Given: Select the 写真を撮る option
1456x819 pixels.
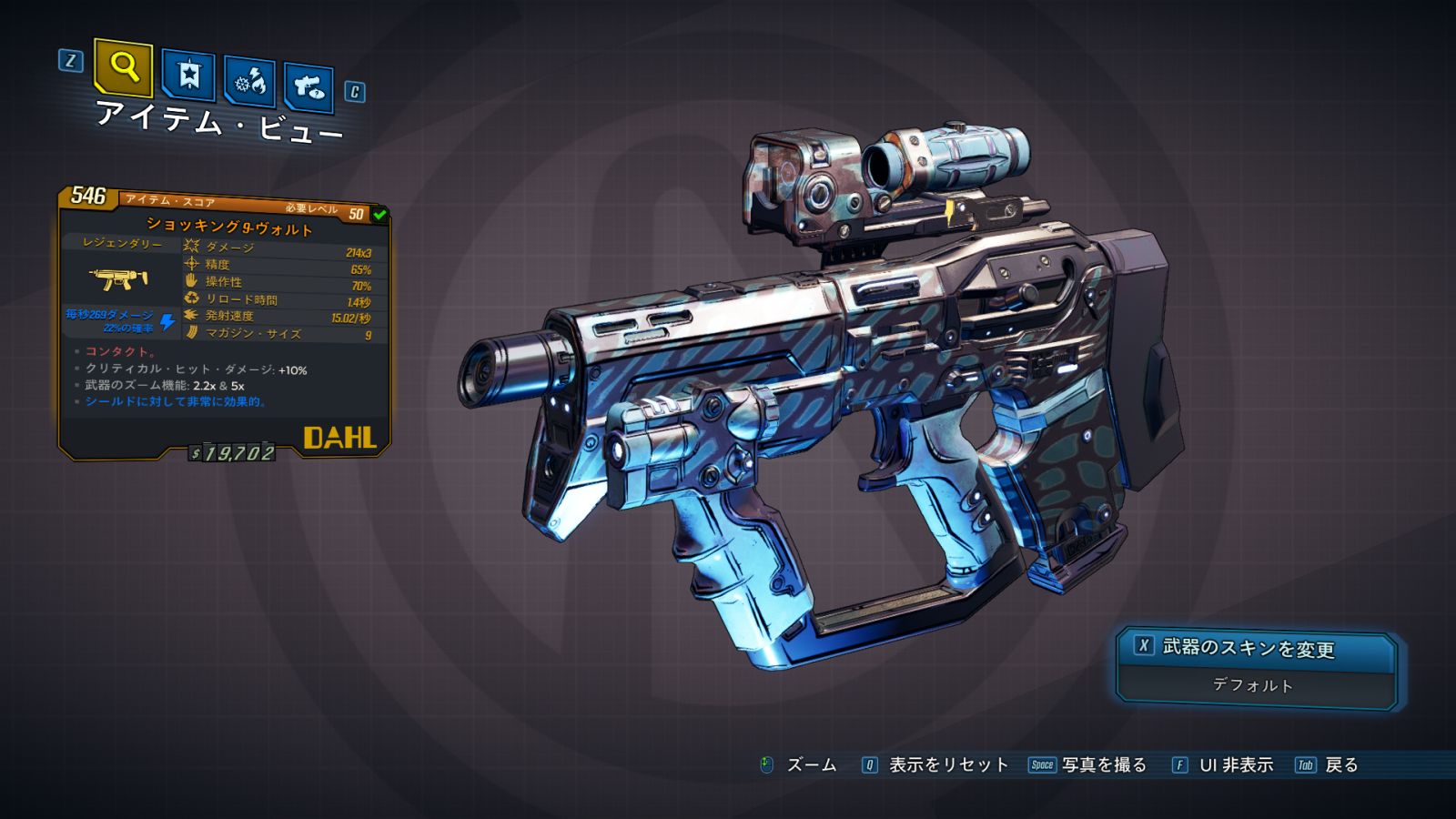Looking at the screenshot, I should (1103, 765).
